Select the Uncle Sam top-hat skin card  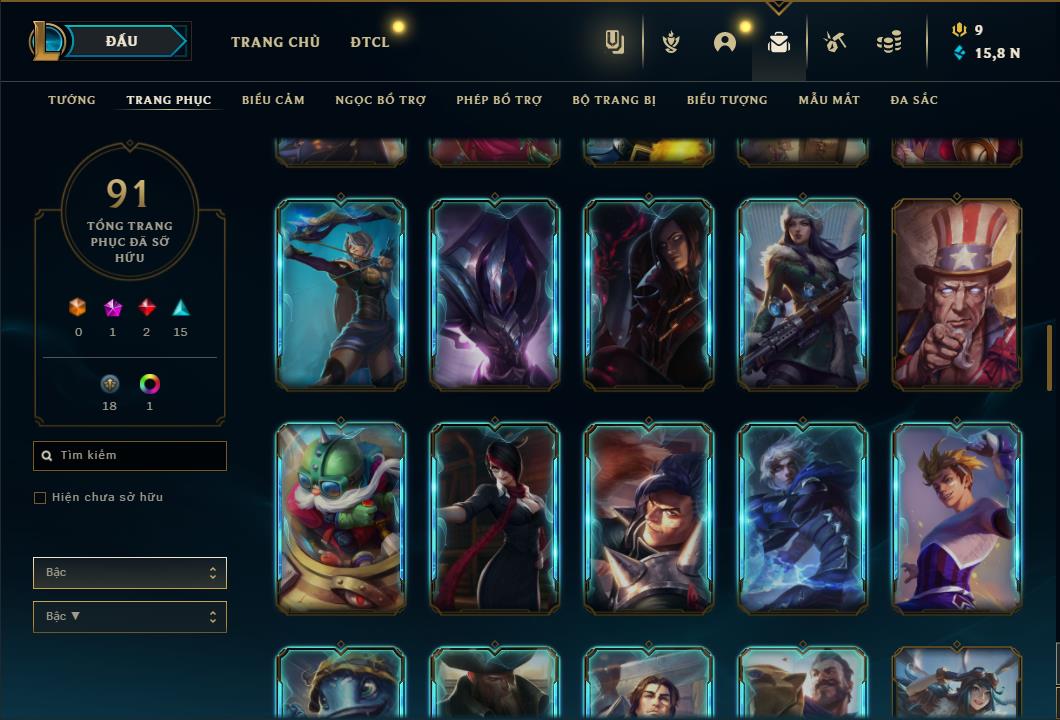tap(957, 294)
